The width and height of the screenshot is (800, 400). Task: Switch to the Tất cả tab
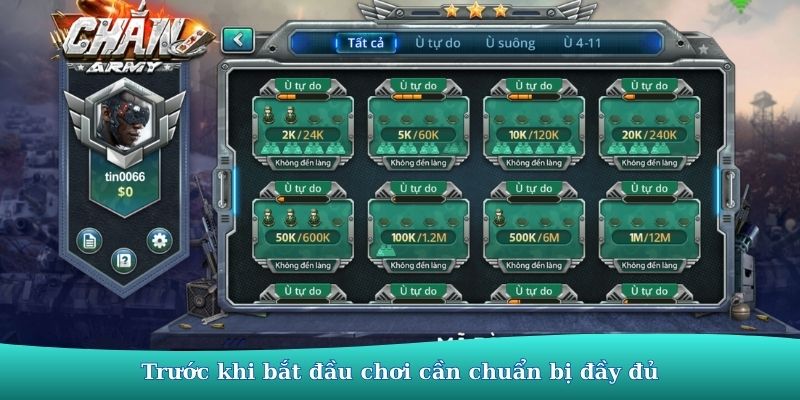[365, 43]
